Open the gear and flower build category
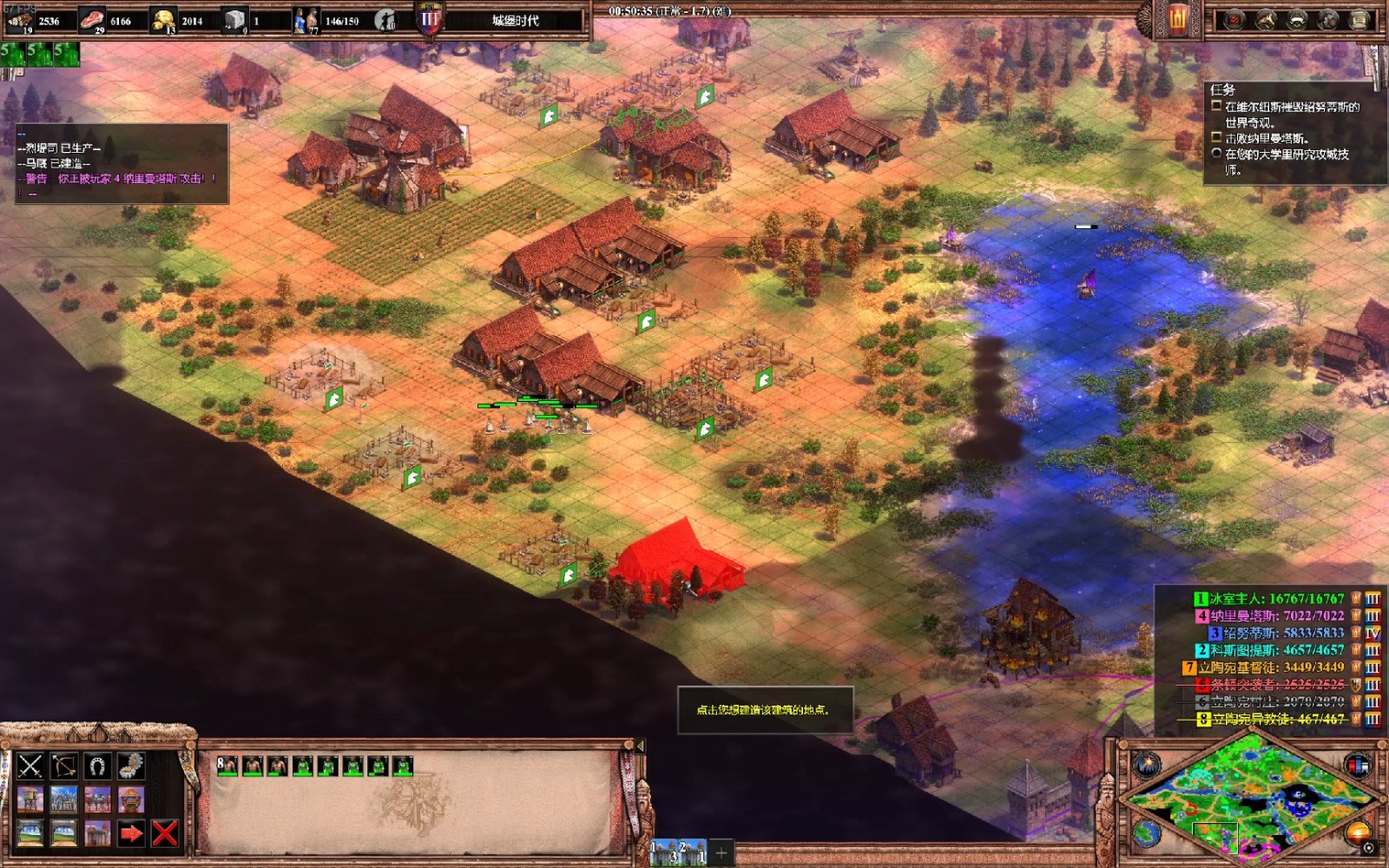Screen dimensions: 1389x868 [x=131, y=766]
